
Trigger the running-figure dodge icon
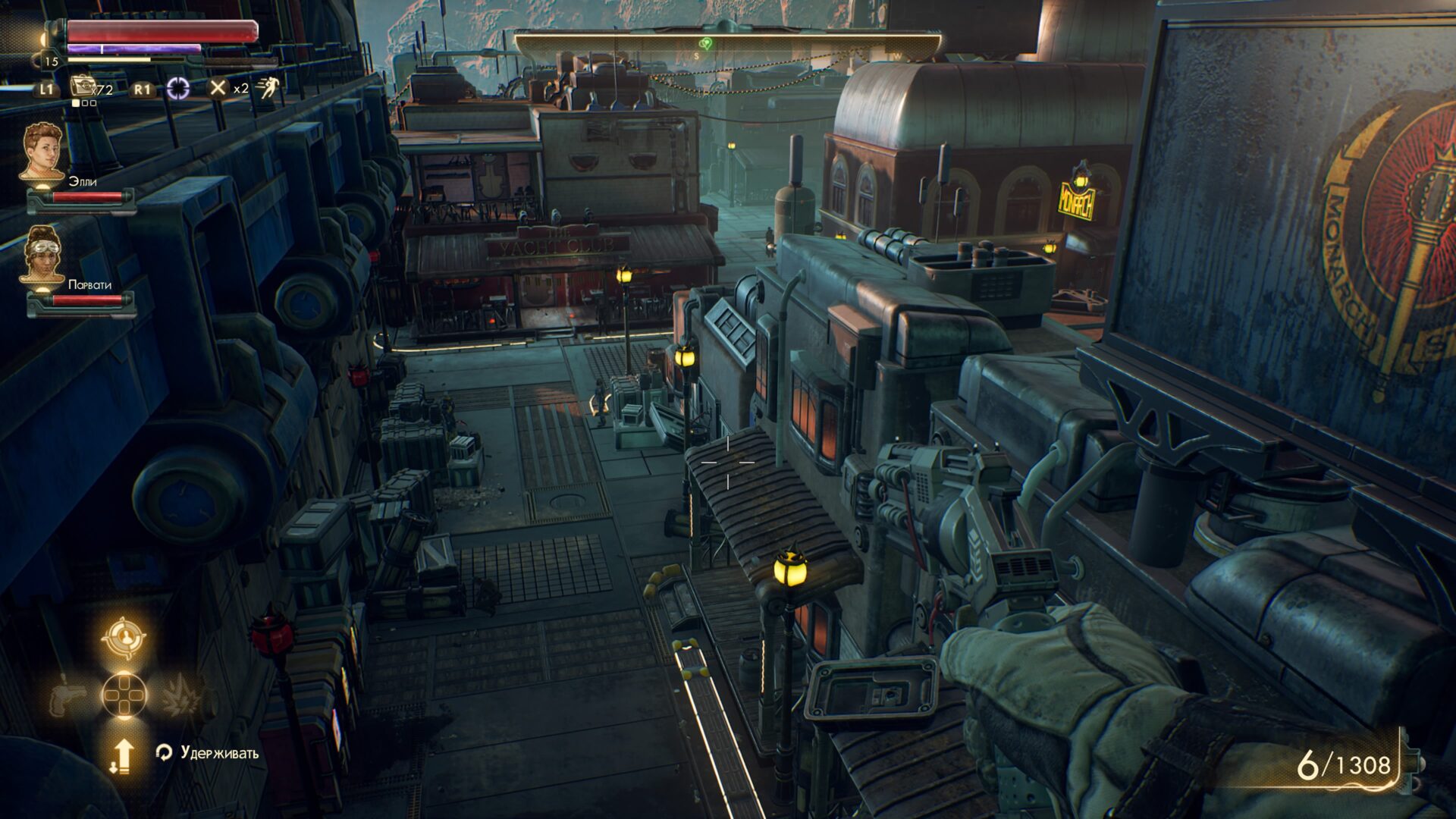[266, 88]
